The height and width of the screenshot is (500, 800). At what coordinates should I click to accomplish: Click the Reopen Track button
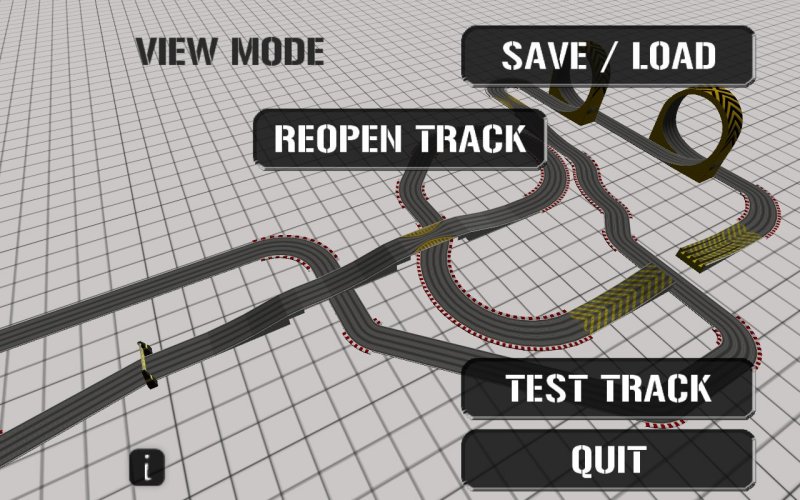pos(400,138)
